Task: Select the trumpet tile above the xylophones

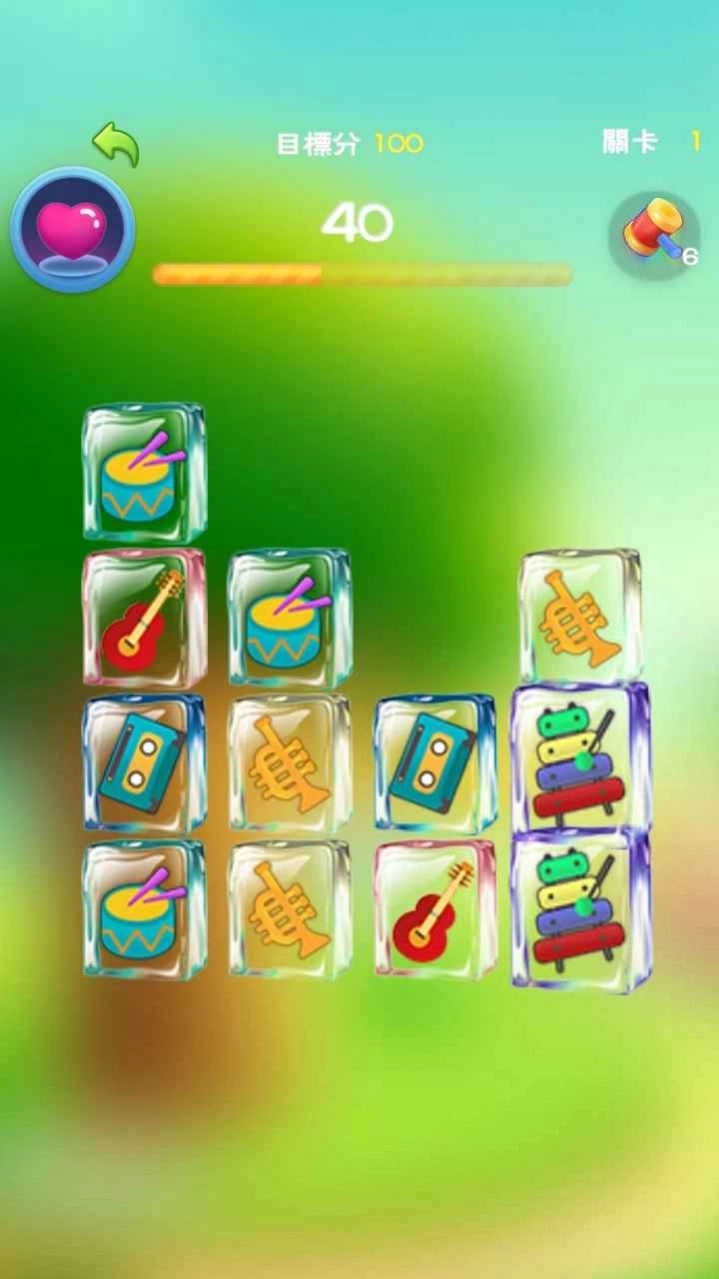Action: pyautogui.click(x=580, y=616)
